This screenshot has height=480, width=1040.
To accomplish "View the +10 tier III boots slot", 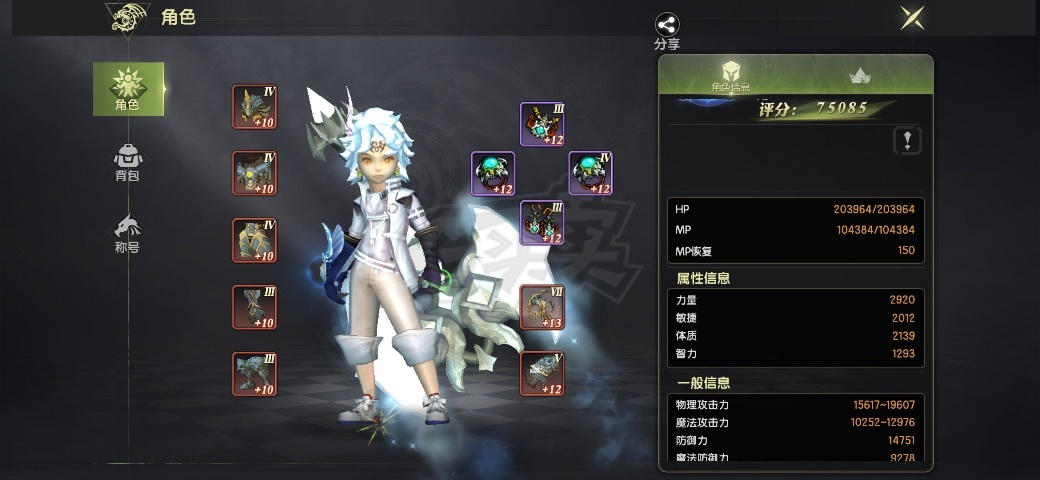I will pos(254,373).
